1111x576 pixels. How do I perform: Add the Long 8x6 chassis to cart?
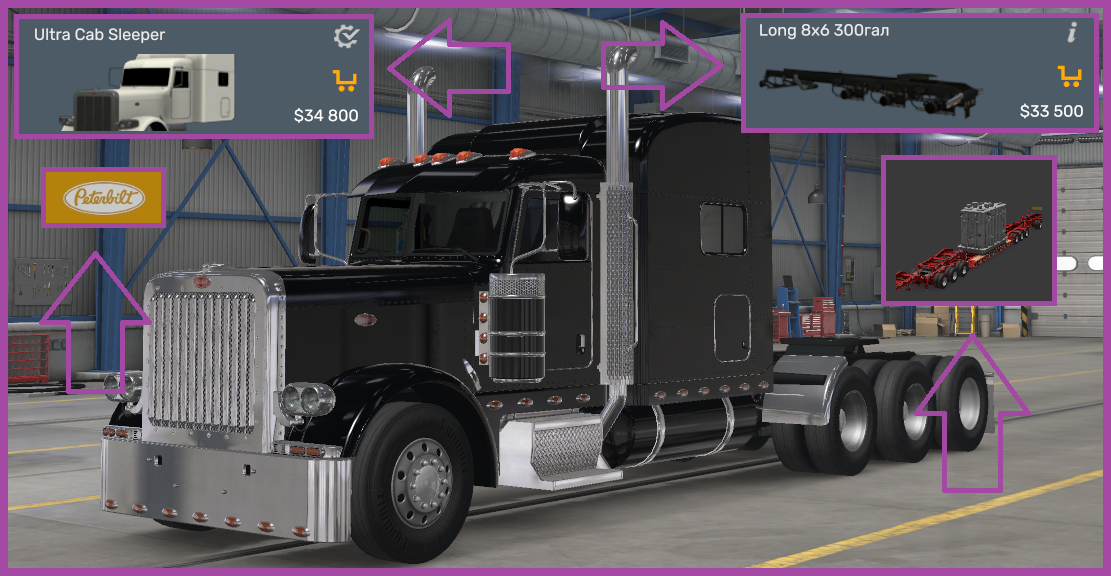coord(1070,75)
